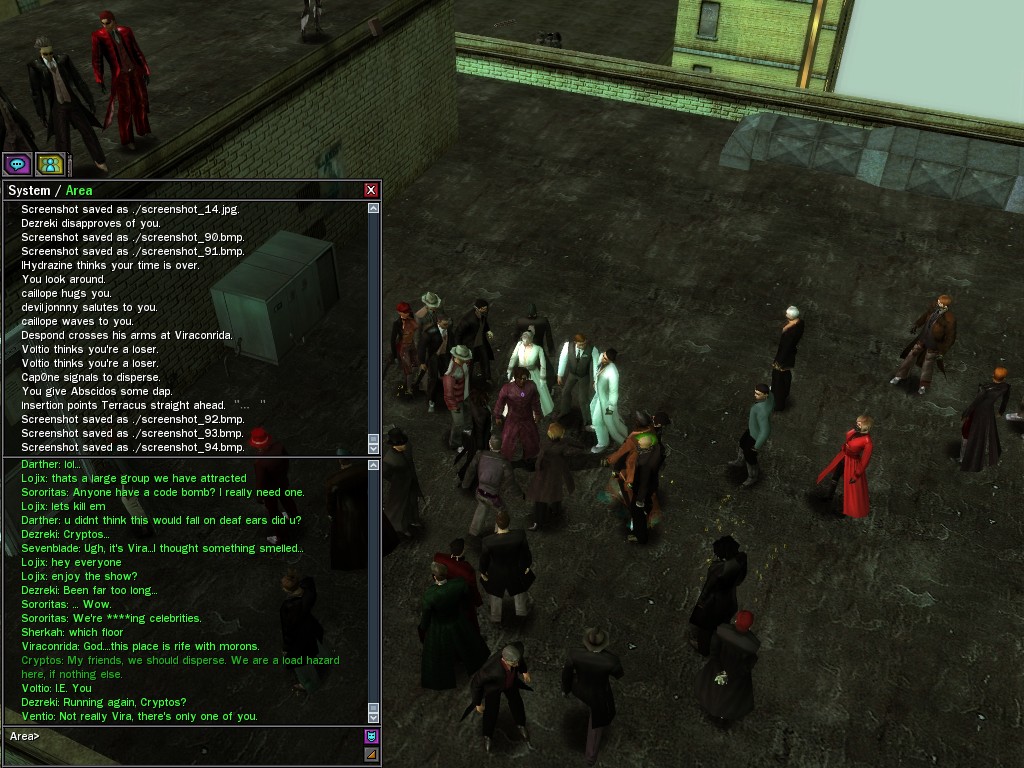Click the Area chat scroll-down arrow
Viewport: 1024px width, 768px height.
coord(374,716)
